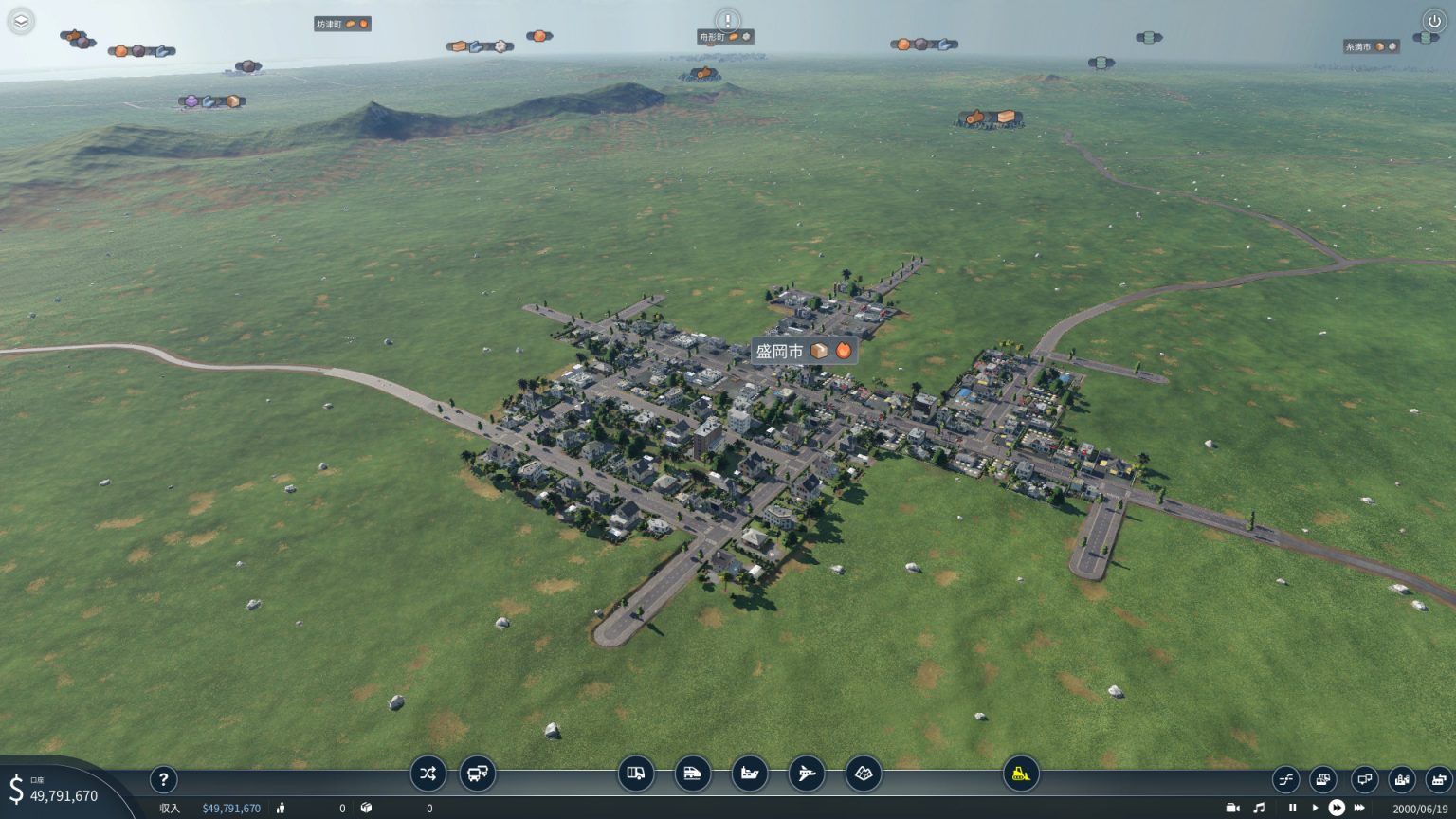This screenshot has height=819, width=1456.
Task: Toggle the camera recording mode
Action: pos(1231,808)
